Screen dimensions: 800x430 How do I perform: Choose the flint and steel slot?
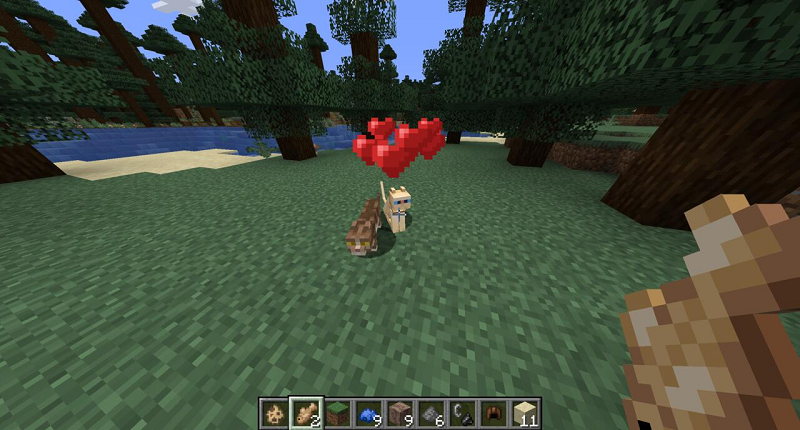click(463, 412)
